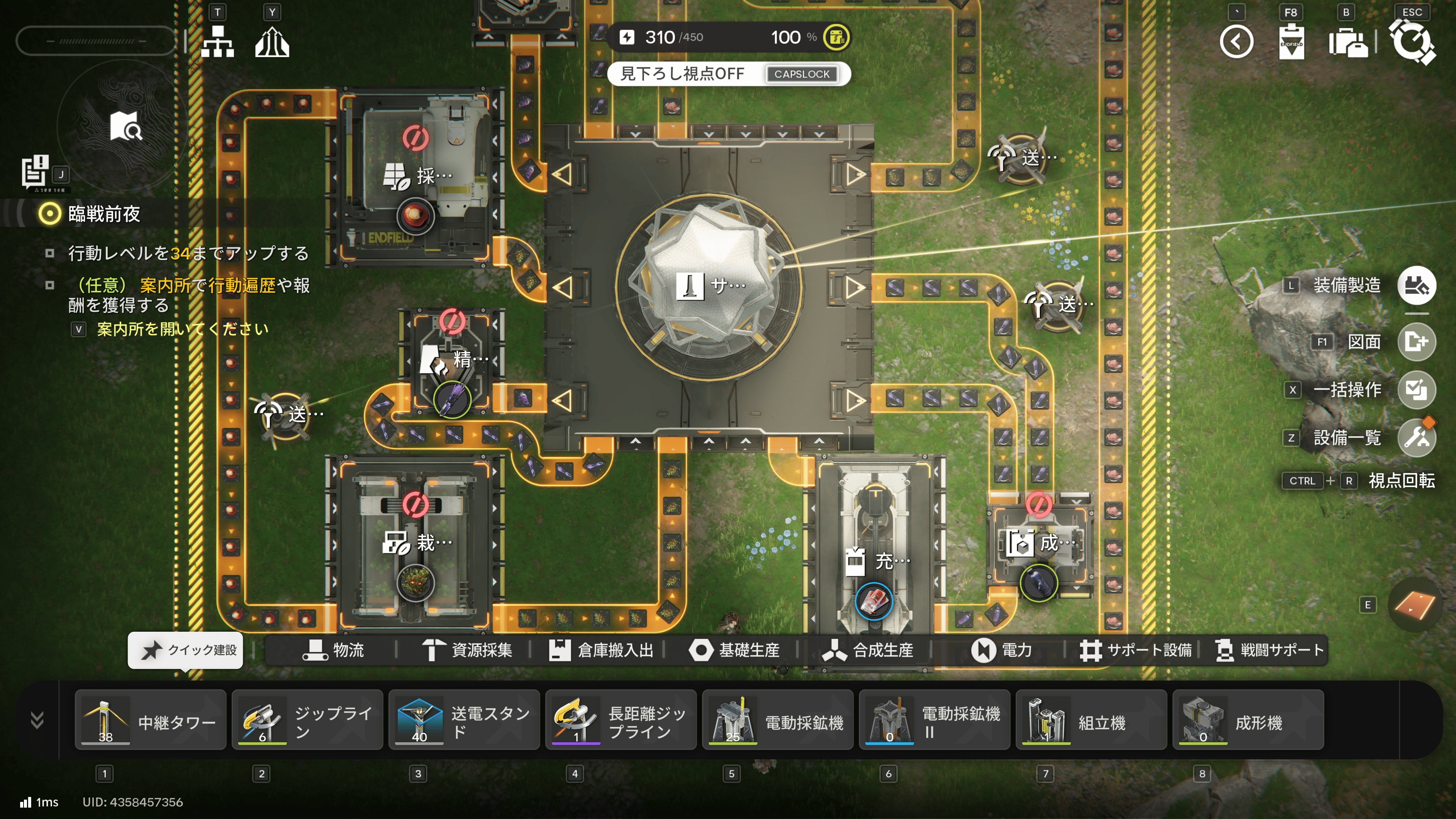The height and width of the screenshot is (819, 1456).
Task: Open the 図面 blueprint button
Action: pyautogui.click(x=1416, y=342)
